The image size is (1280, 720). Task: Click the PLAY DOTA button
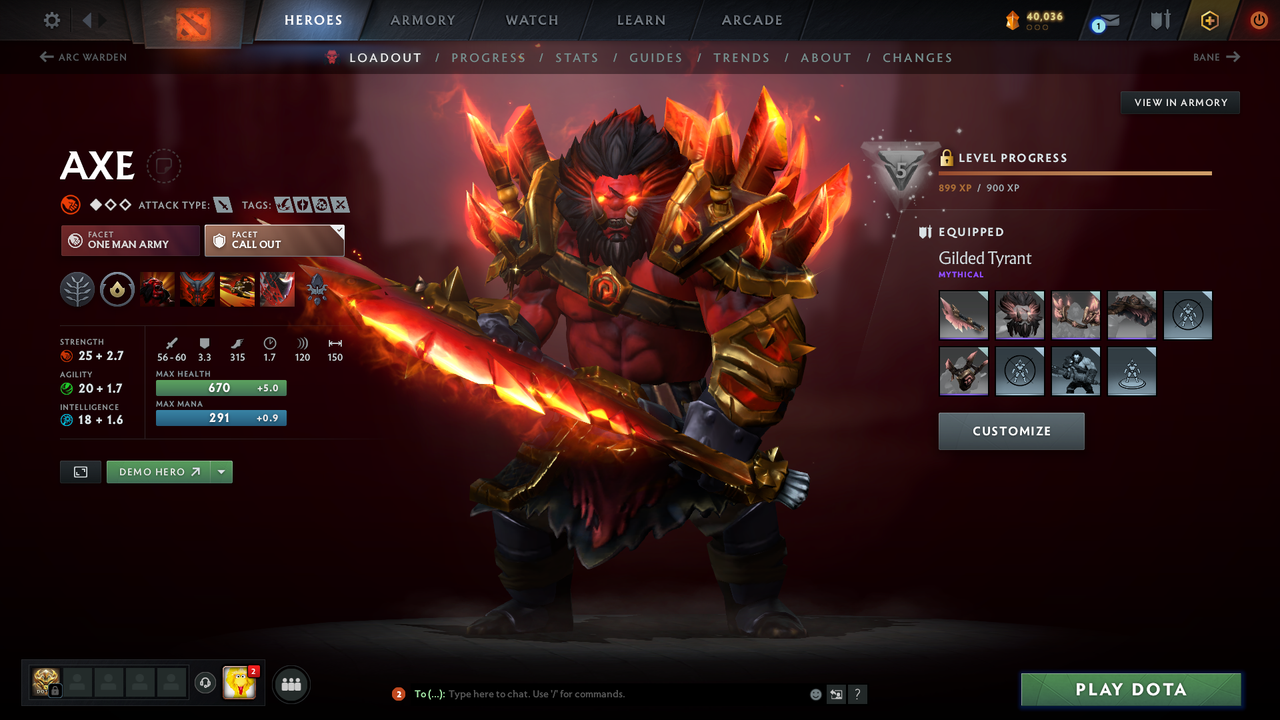1130,689
